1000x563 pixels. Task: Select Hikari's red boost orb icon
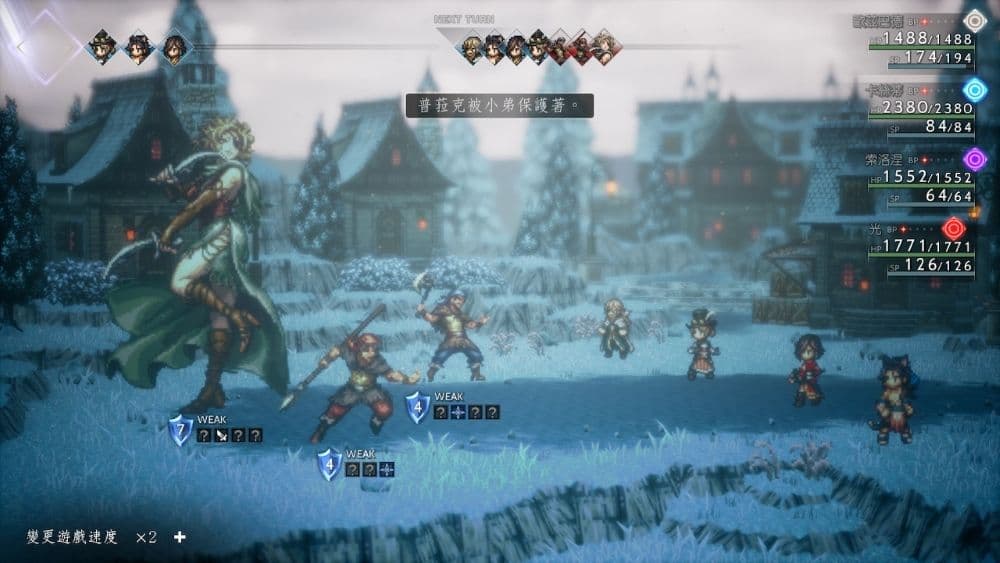[x=952, y=228]
